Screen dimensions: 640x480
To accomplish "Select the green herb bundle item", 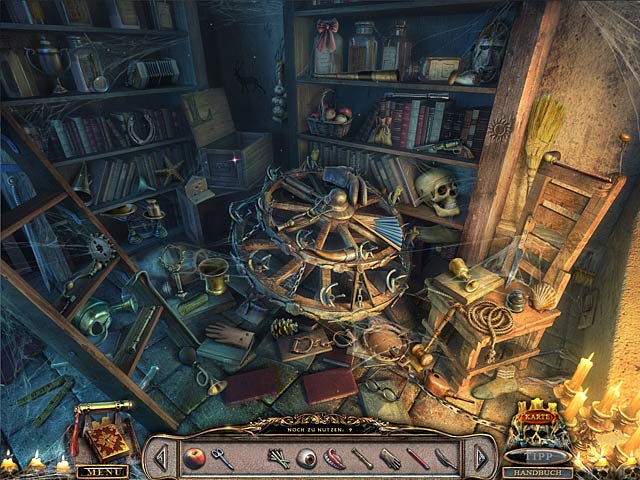I will coord(279,459).
